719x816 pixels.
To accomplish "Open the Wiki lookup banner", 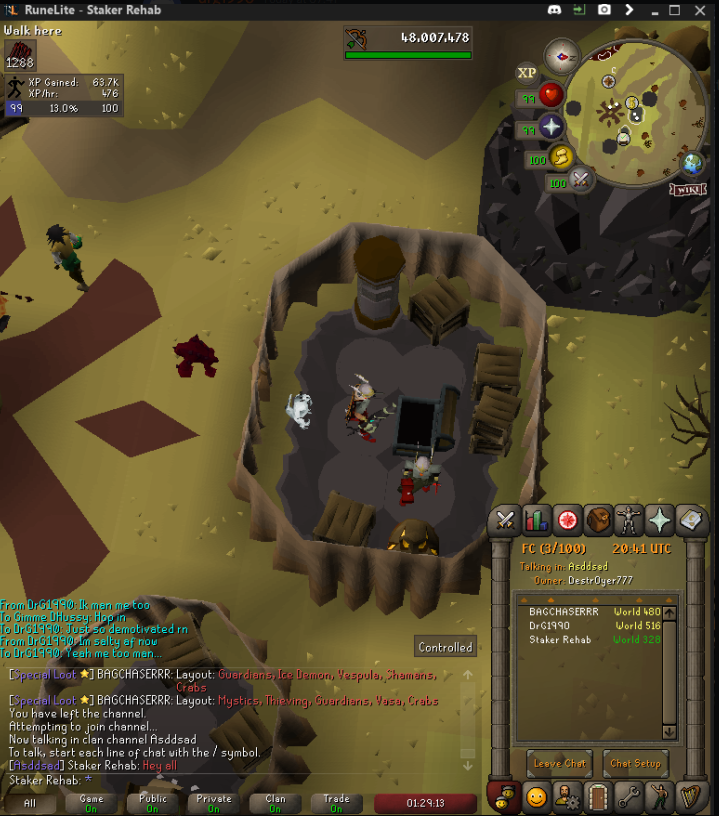I will point(688,188).
